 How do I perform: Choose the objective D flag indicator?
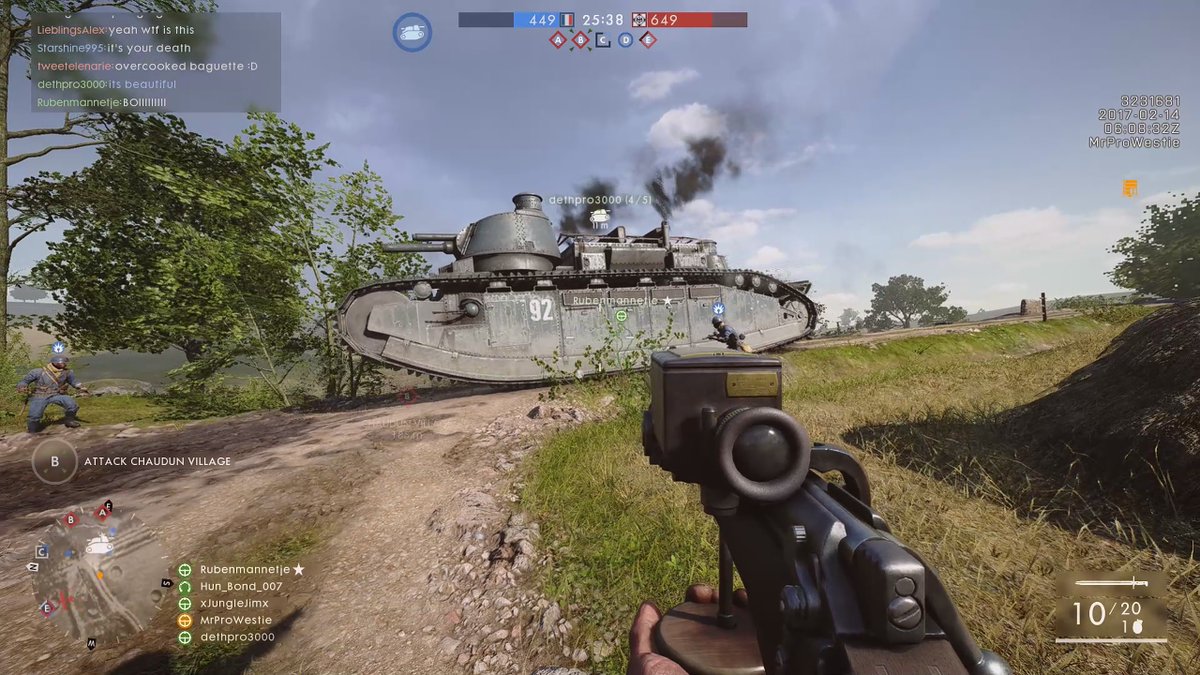click(625, 40)
